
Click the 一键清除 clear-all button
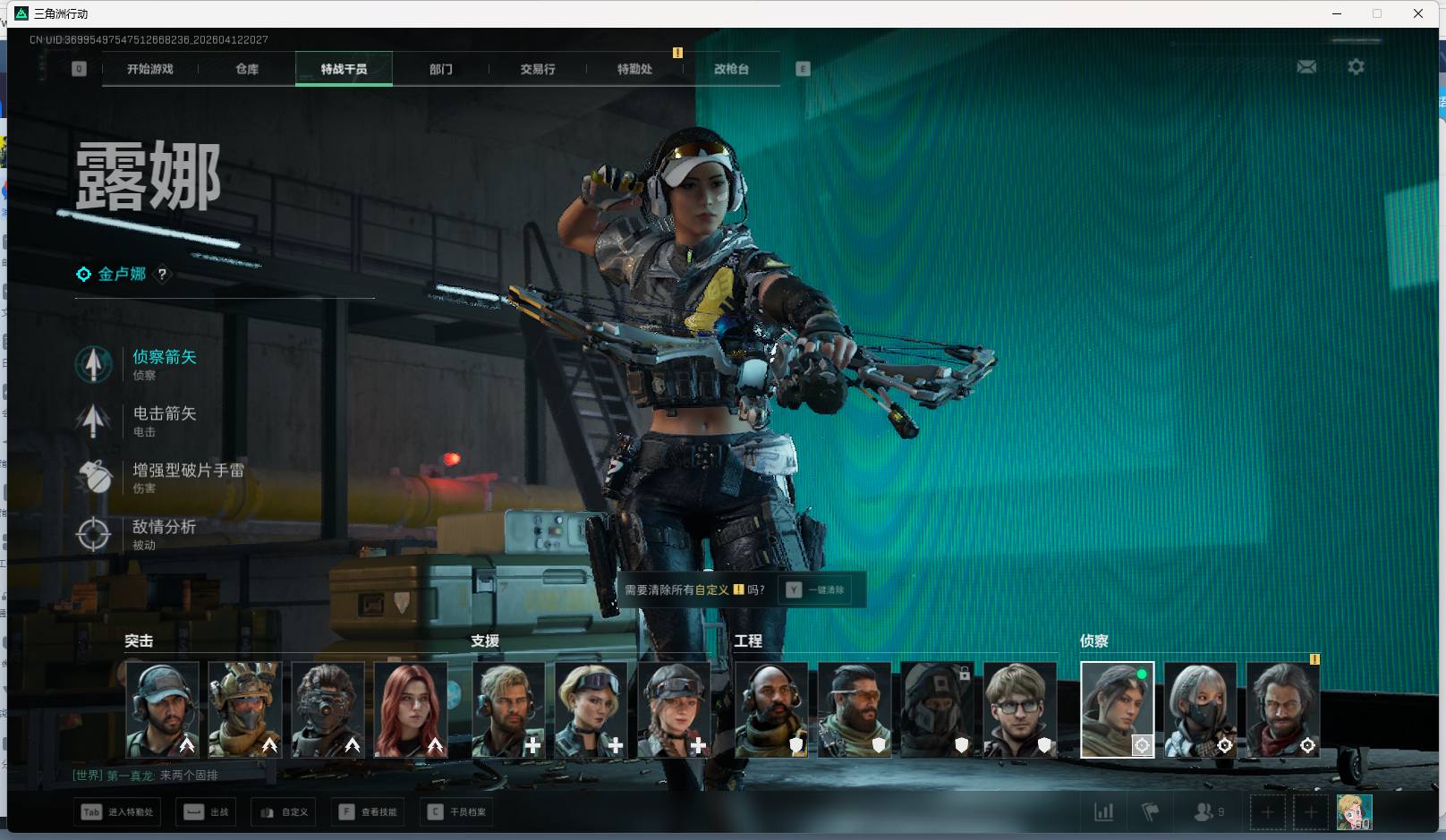[x=819, y=590]
